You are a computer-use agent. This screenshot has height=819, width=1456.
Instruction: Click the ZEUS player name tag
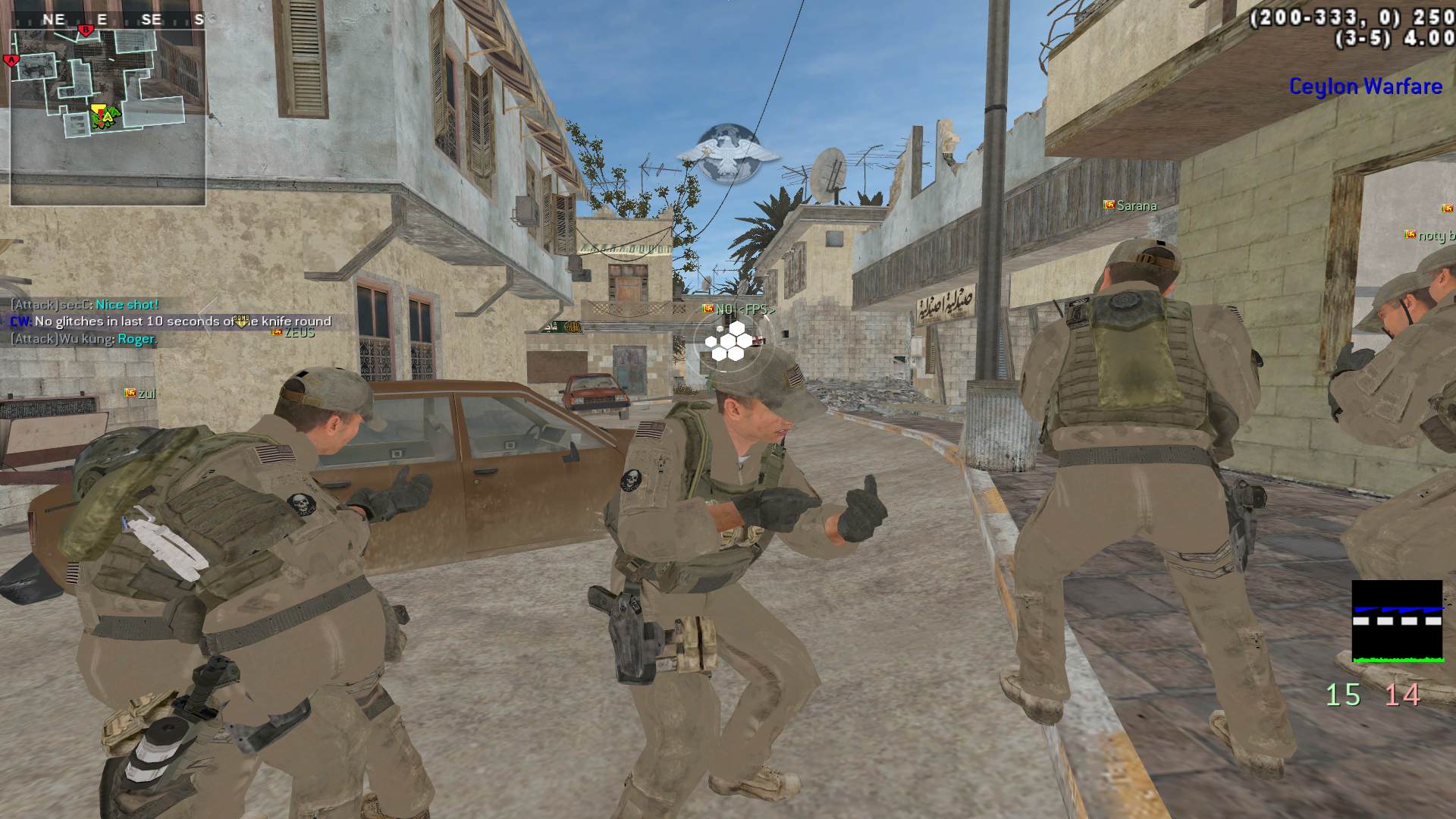(x=293, y=333)
